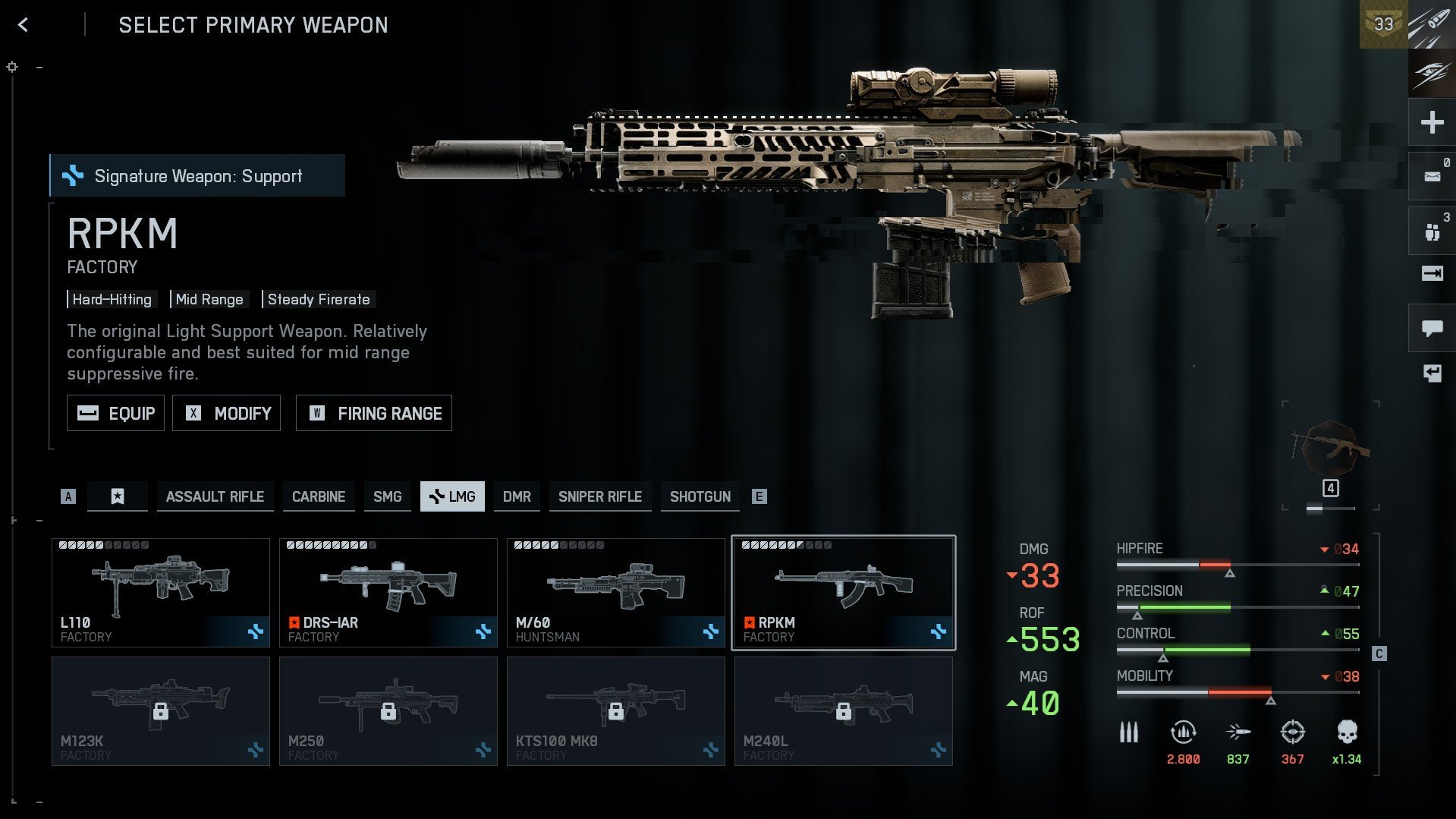Open the Carbine weapon tab
This screenshot has width=1456, height=819.
318,496
